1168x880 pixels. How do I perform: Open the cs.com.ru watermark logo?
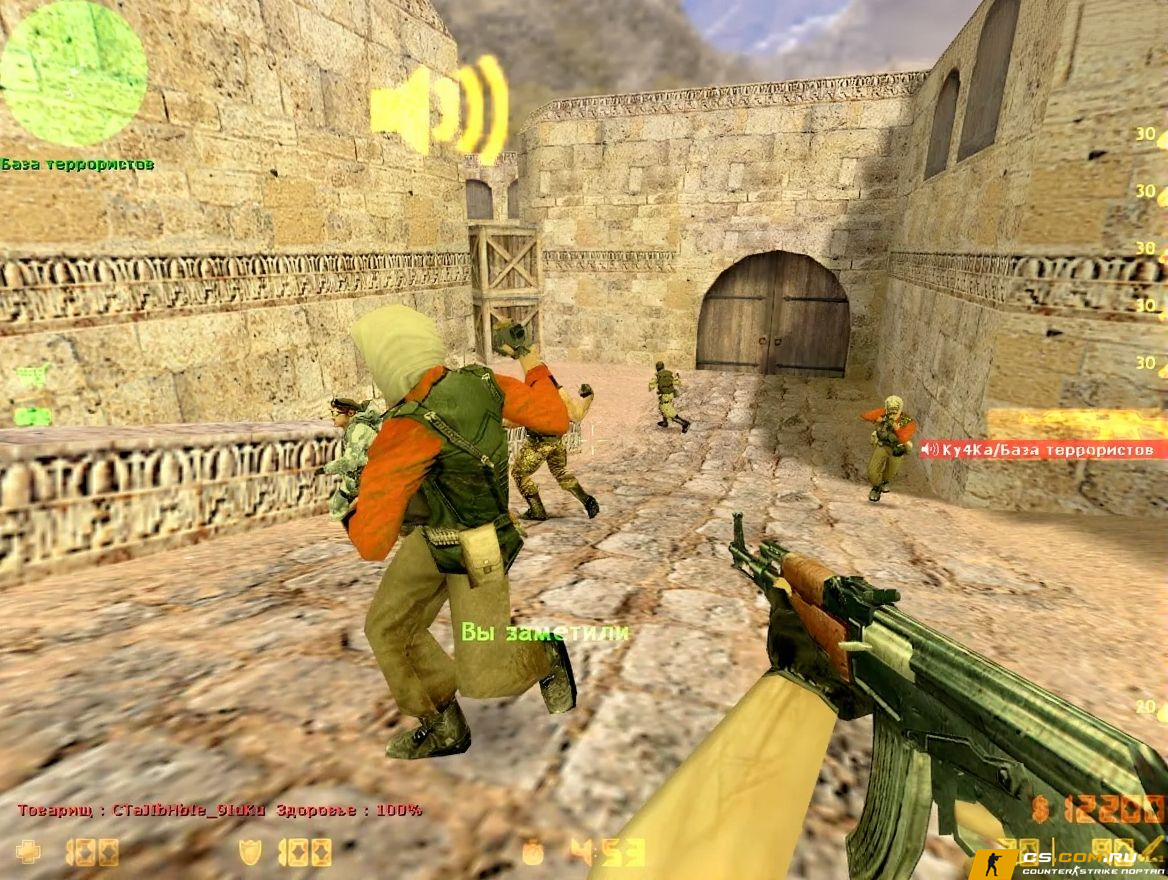pos(1066,862)
